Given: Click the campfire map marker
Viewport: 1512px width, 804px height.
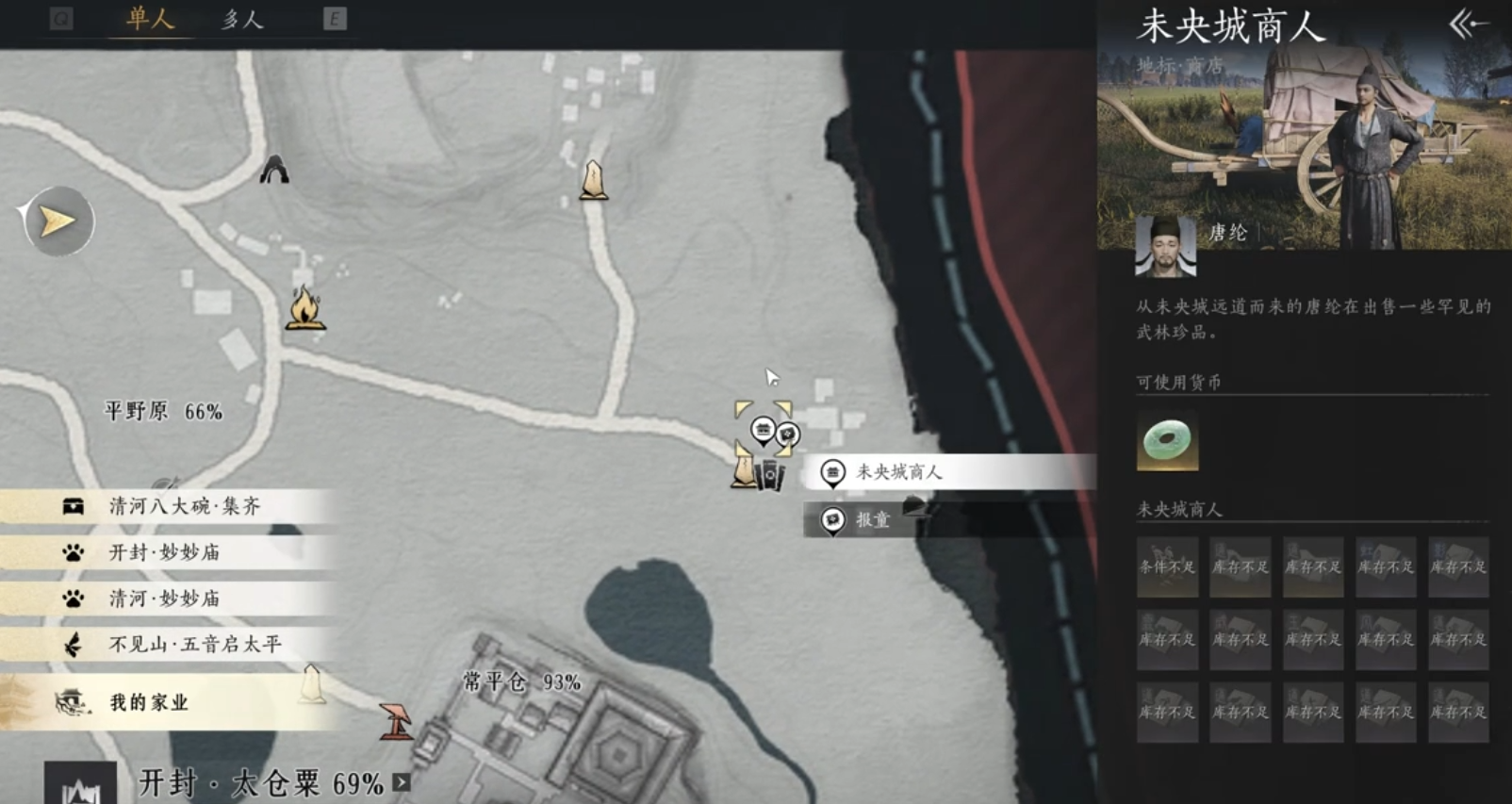Looking at the screenshot, I should (x=304, y=308).
